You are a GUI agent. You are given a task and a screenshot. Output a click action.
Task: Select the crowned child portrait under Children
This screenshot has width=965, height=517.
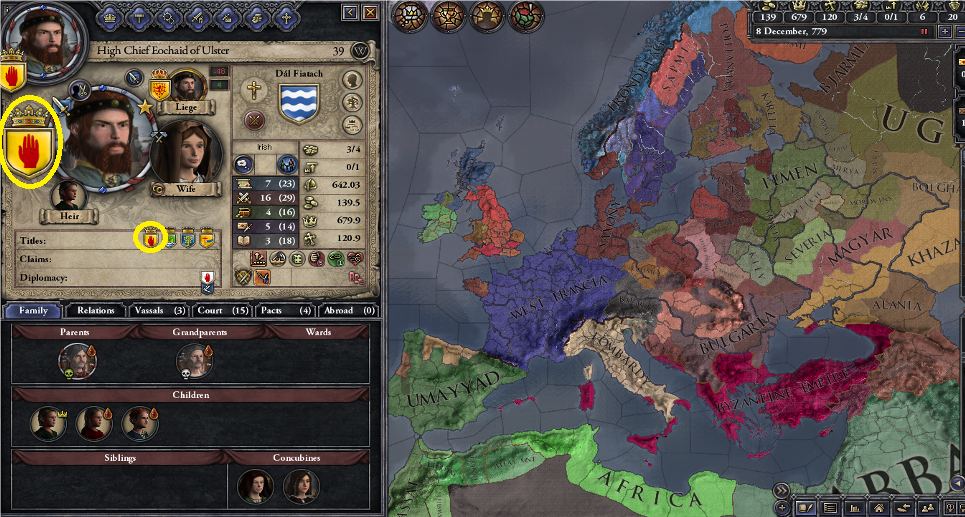[x=46, y=422]
